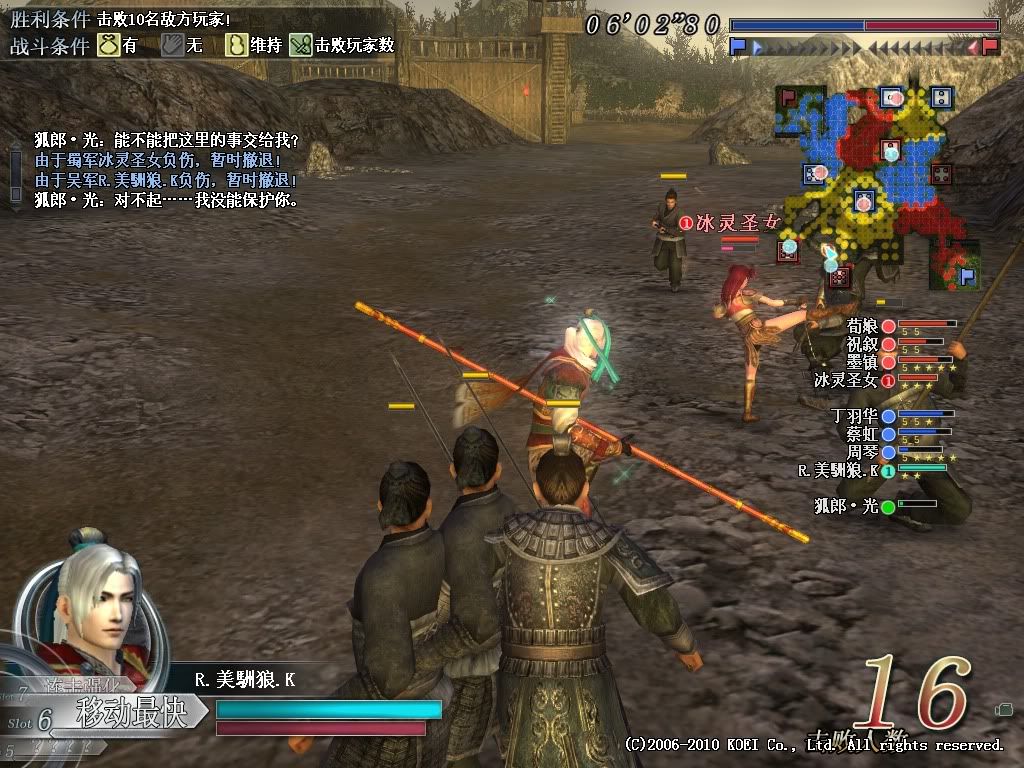Click the red flag base on minimap
Screen dimensions: 1024x768
[x=789, y=98]
